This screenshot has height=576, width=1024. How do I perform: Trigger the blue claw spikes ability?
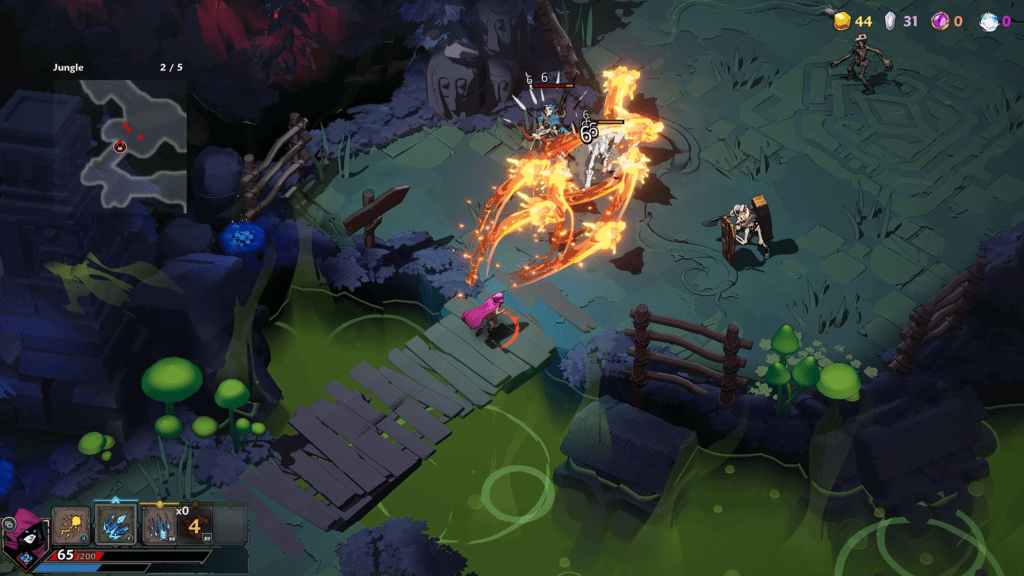159,524
